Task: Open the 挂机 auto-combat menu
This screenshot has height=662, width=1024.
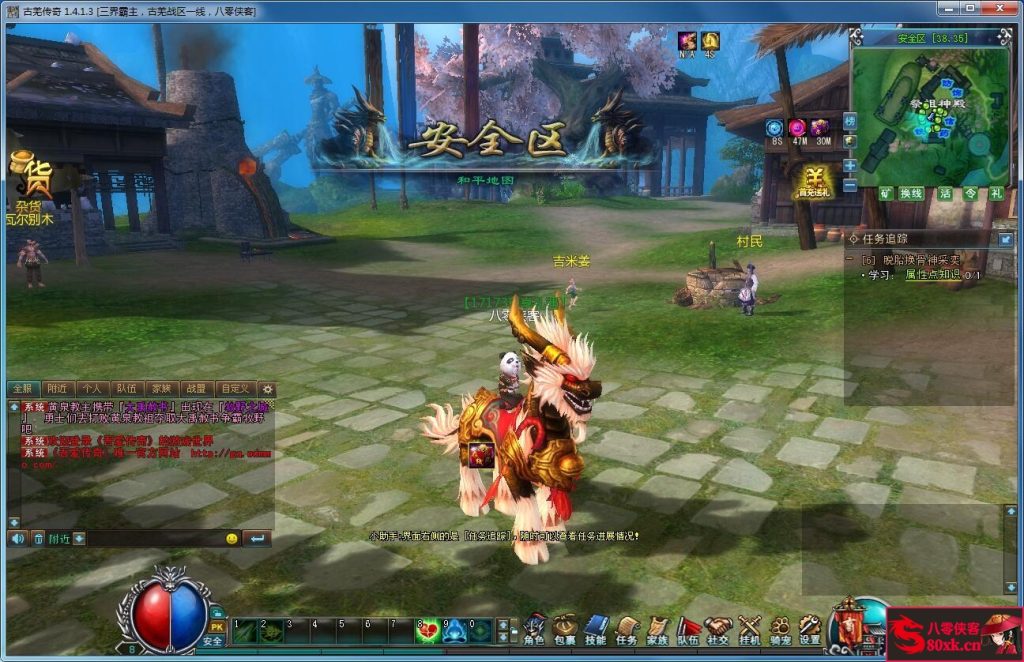Action: (x=749, y=628)
